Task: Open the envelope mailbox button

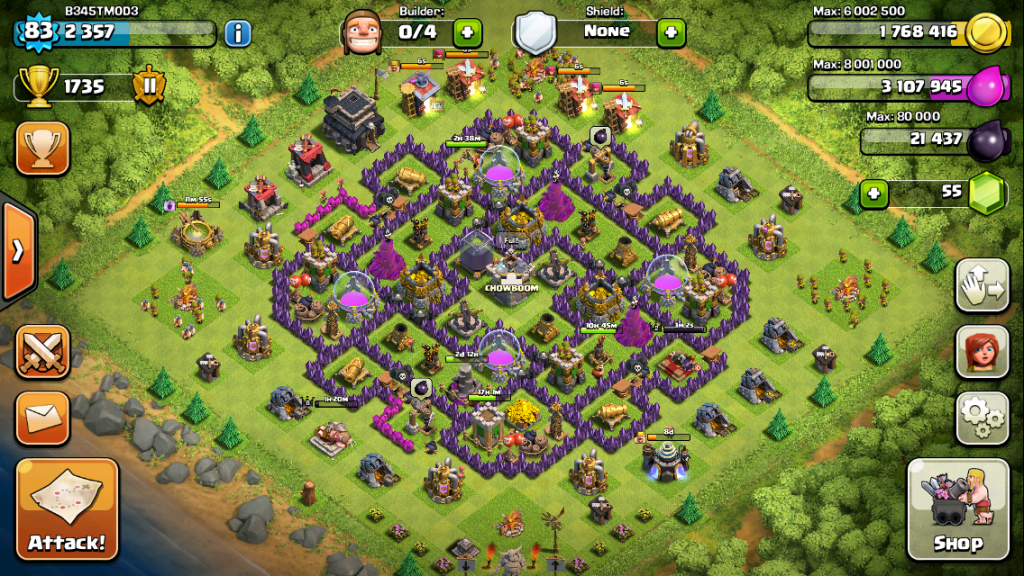Action: 42,413
